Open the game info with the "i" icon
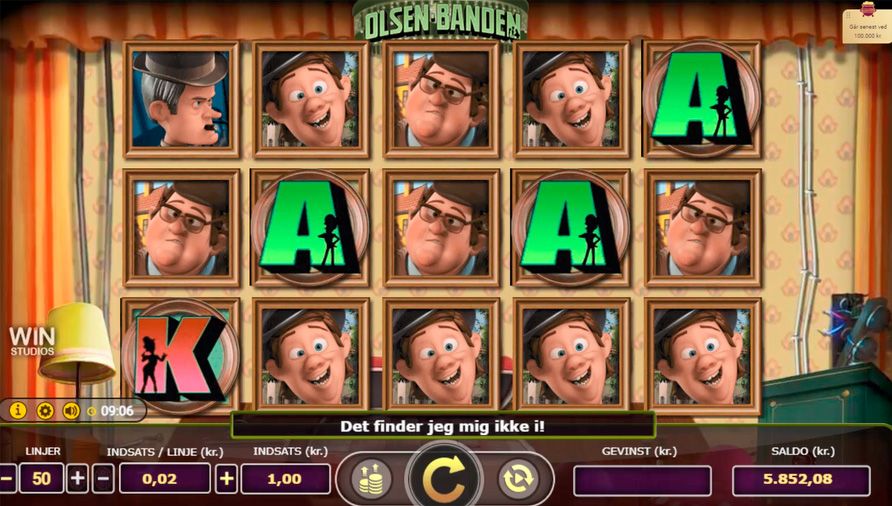The width and height of the screenshot is (892, 506). point(18,410)
